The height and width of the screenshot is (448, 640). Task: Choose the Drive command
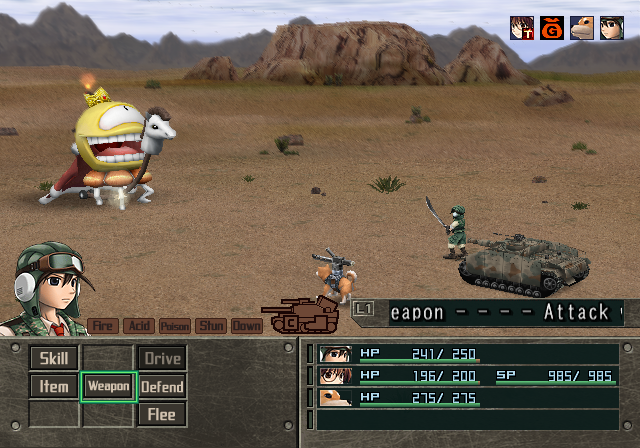pyautogui.click(x=161, y=358)
